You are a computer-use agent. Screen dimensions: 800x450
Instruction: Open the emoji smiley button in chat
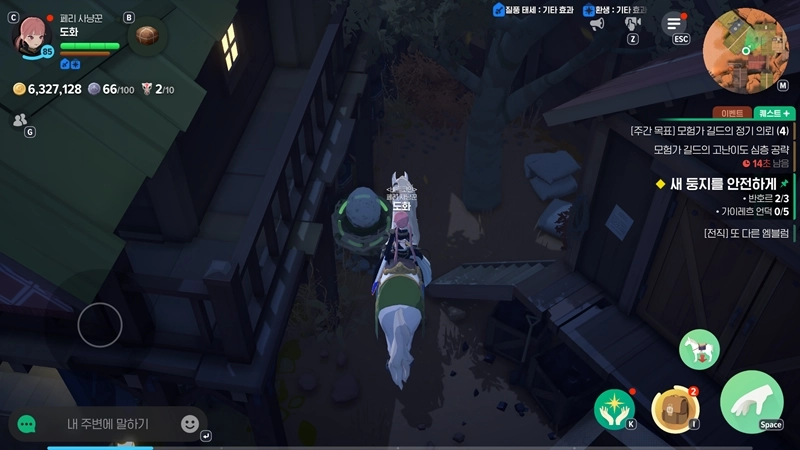tap(189, 424)
